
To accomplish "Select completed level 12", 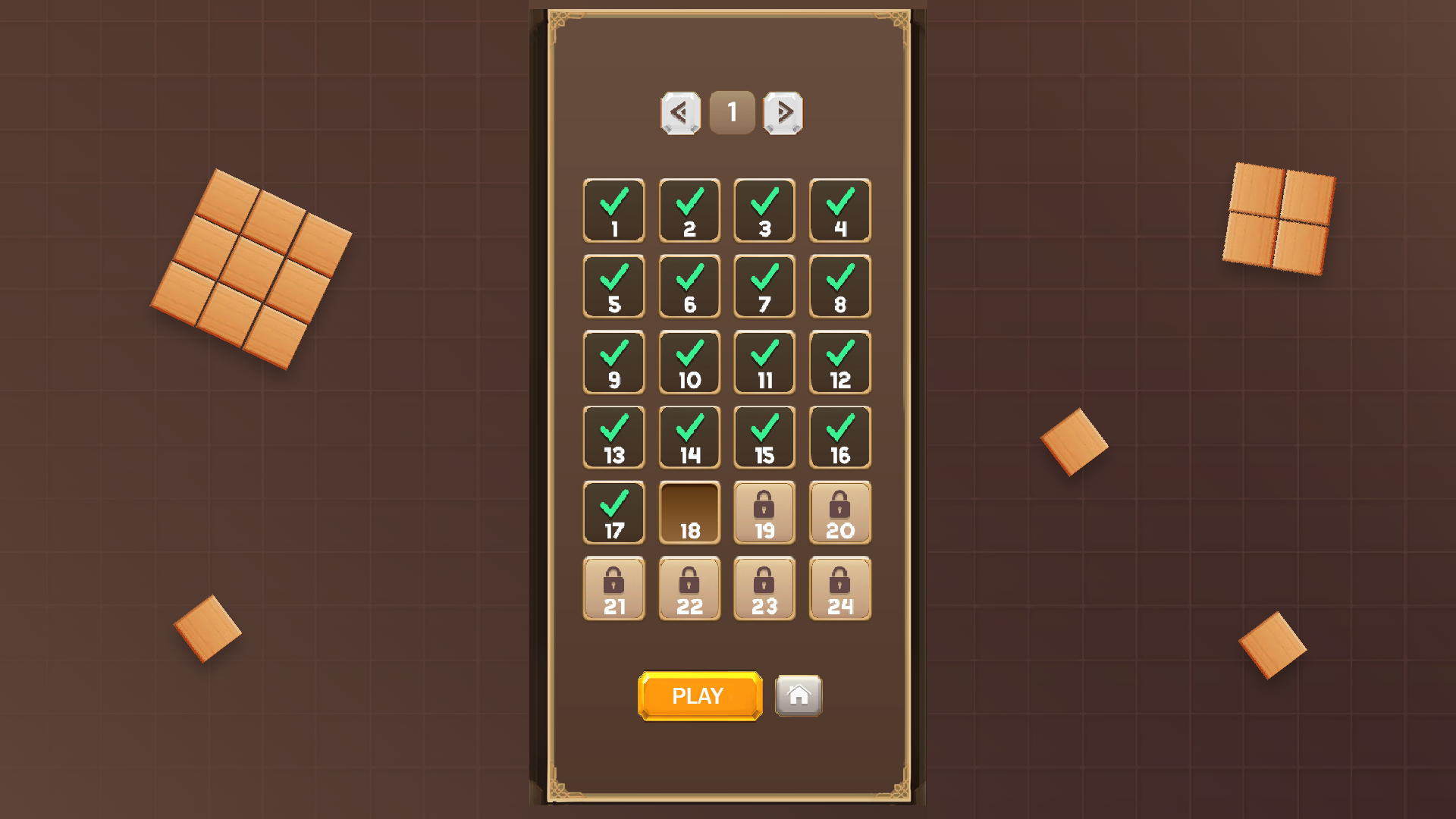I will point(840,362).
